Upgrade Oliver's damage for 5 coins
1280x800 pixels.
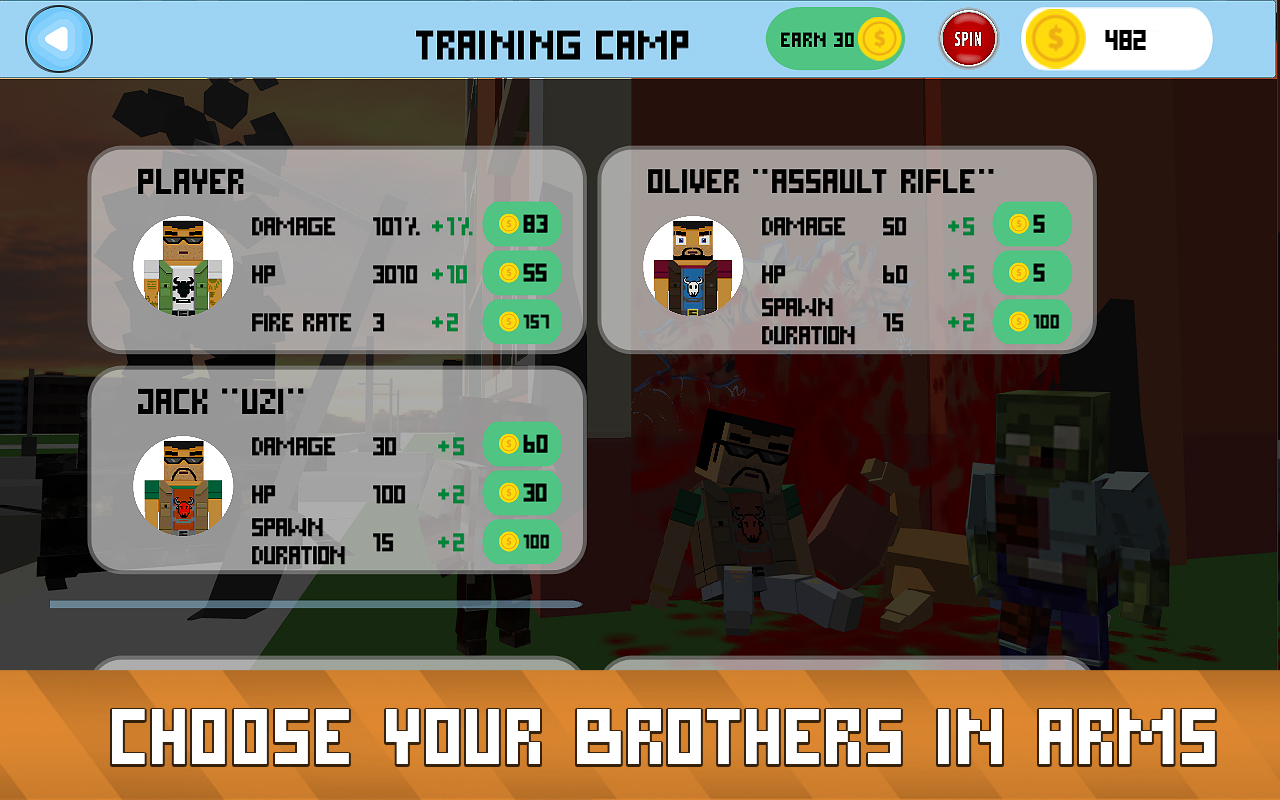click(x=1032, y=225)
